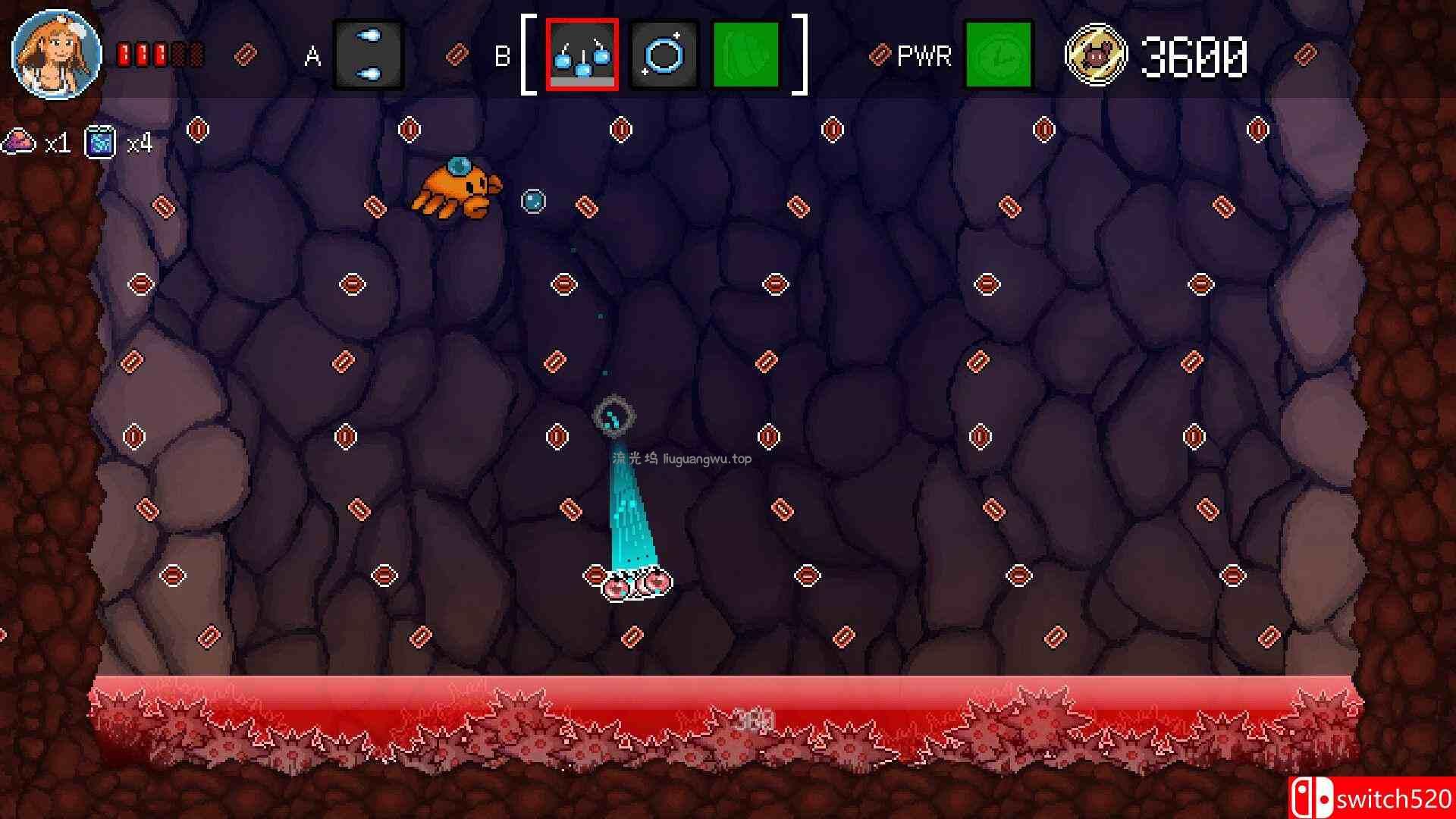Click the gold crab coin icon
Viewport: 1456px width, 819px height.
pos(1096,55)
